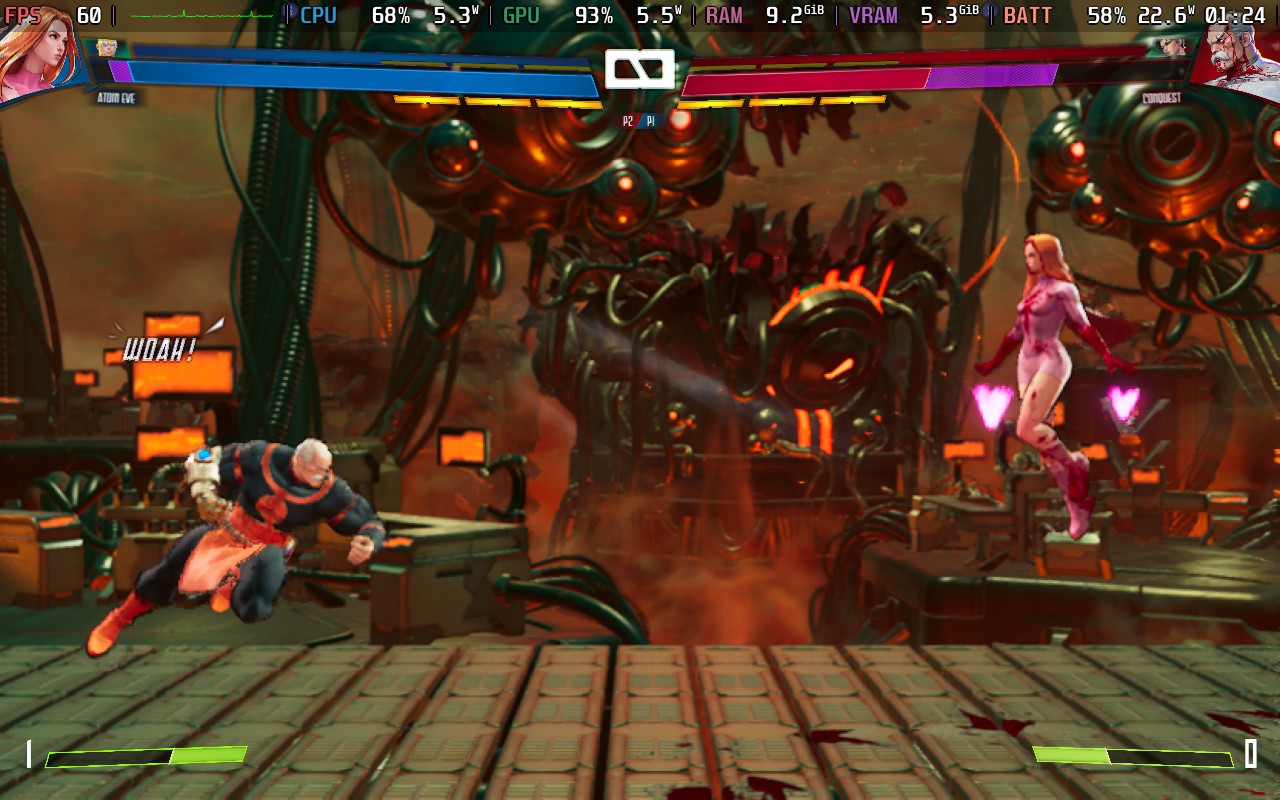Screen dimensions: 1280x800
Task: Click the small teammate portrait beside Conquest
Action: 1171,46
